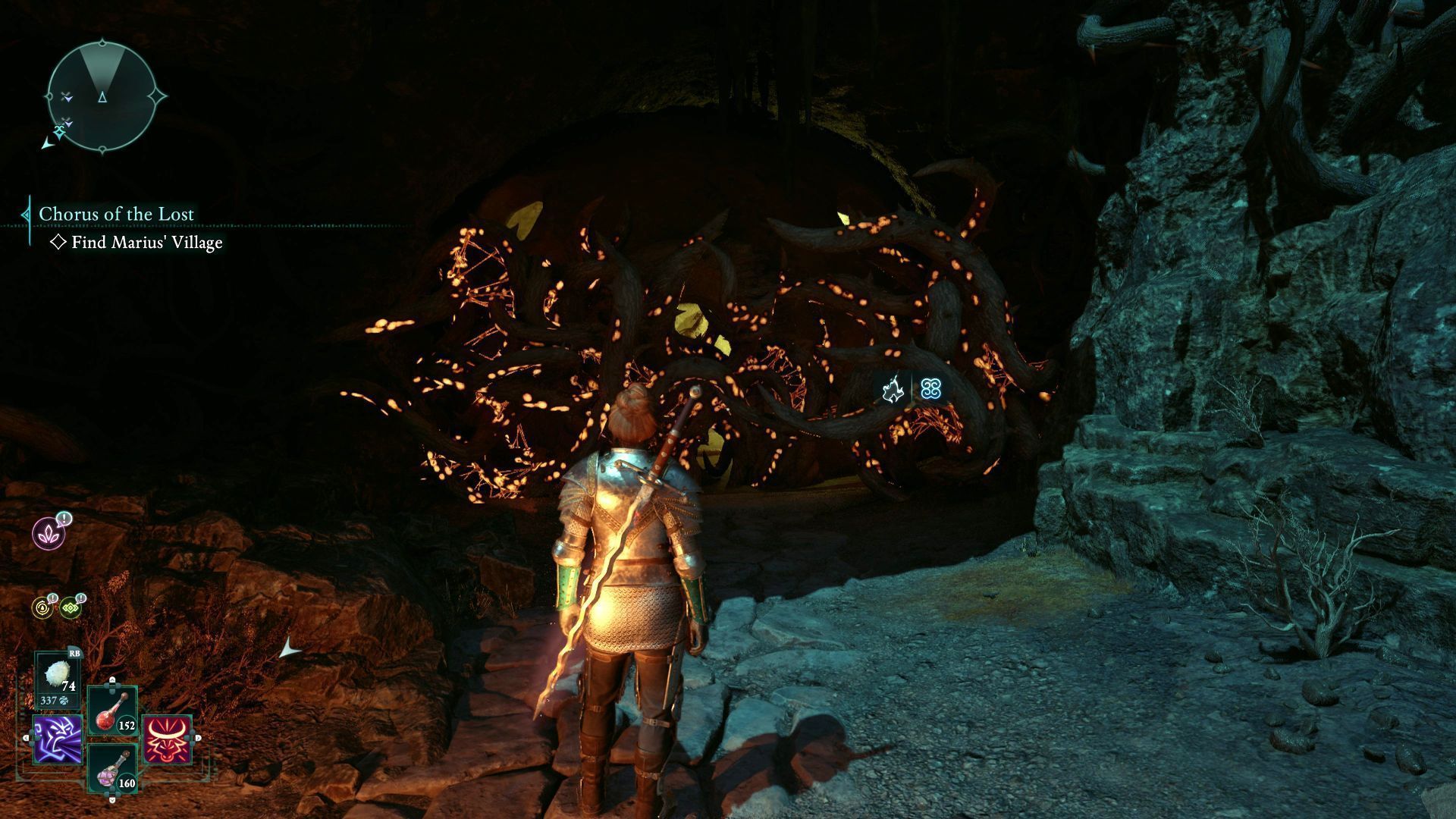
Task: Open the yellow swirl notification icon
Action: (x=42, y=607)
